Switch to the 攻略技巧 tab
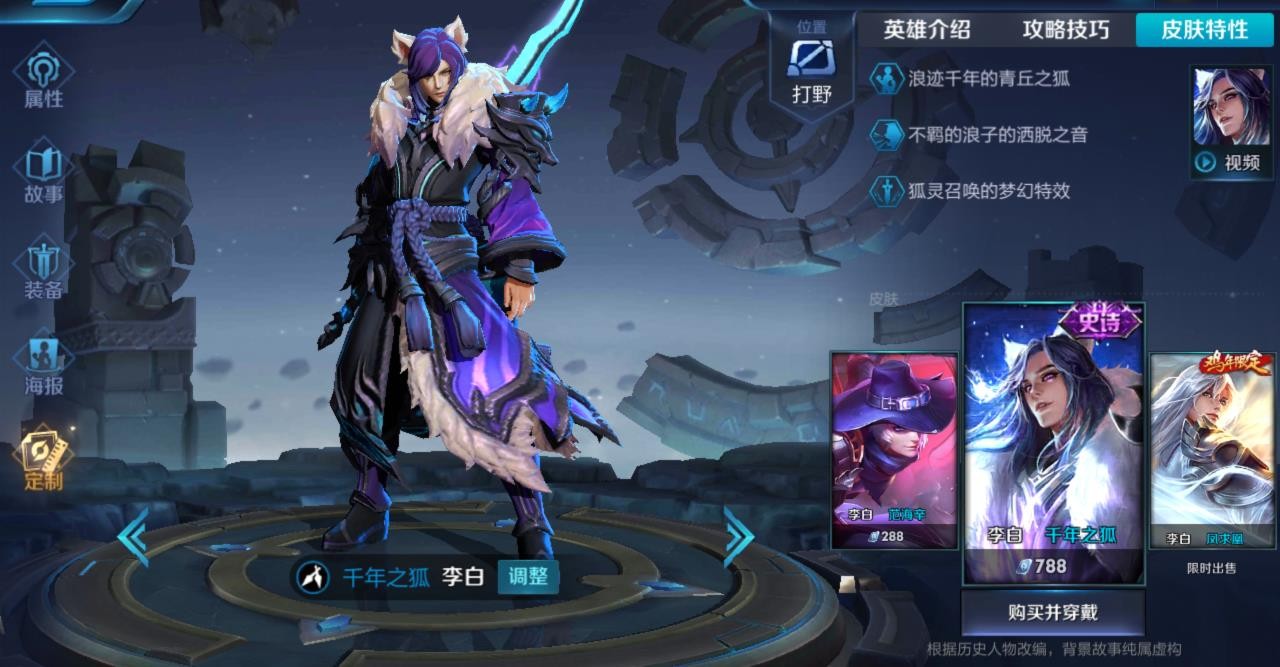The height and width of the screenshot is (667, 1280). pyautogui.click(x=1066, y=30)
